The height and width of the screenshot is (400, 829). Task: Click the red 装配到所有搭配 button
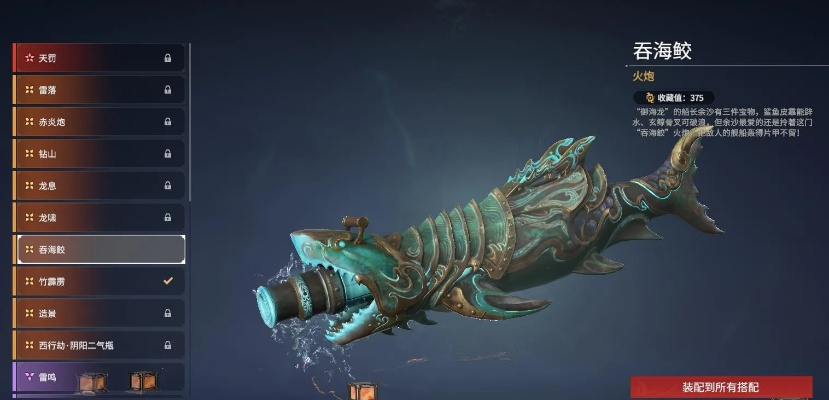(x=720, y=387)
